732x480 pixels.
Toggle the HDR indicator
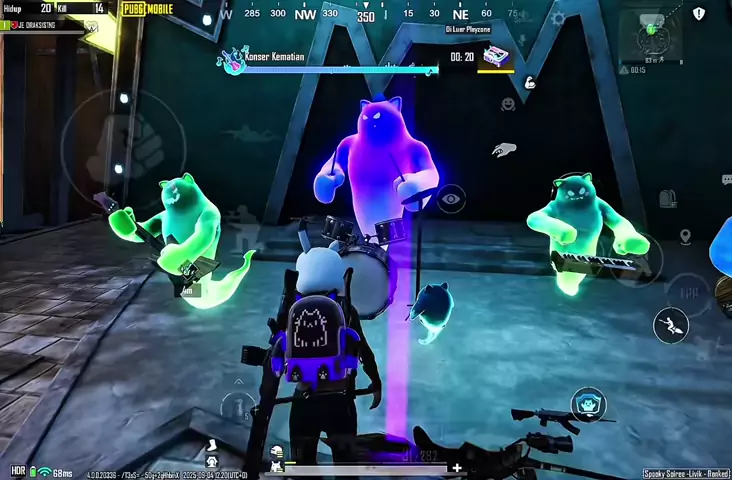pos(18,471)
